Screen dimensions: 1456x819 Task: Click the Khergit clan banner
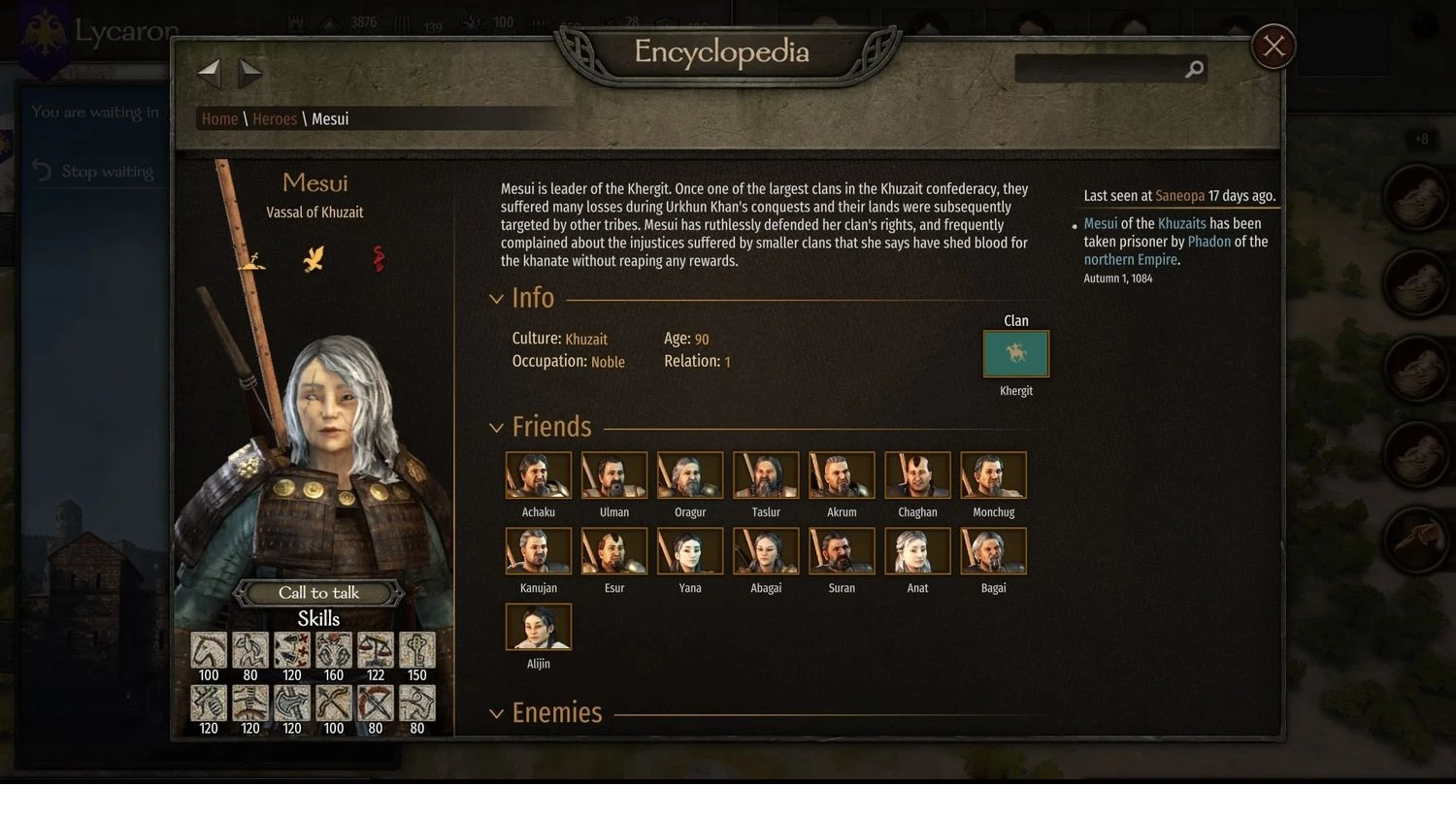pos(1015,354)
